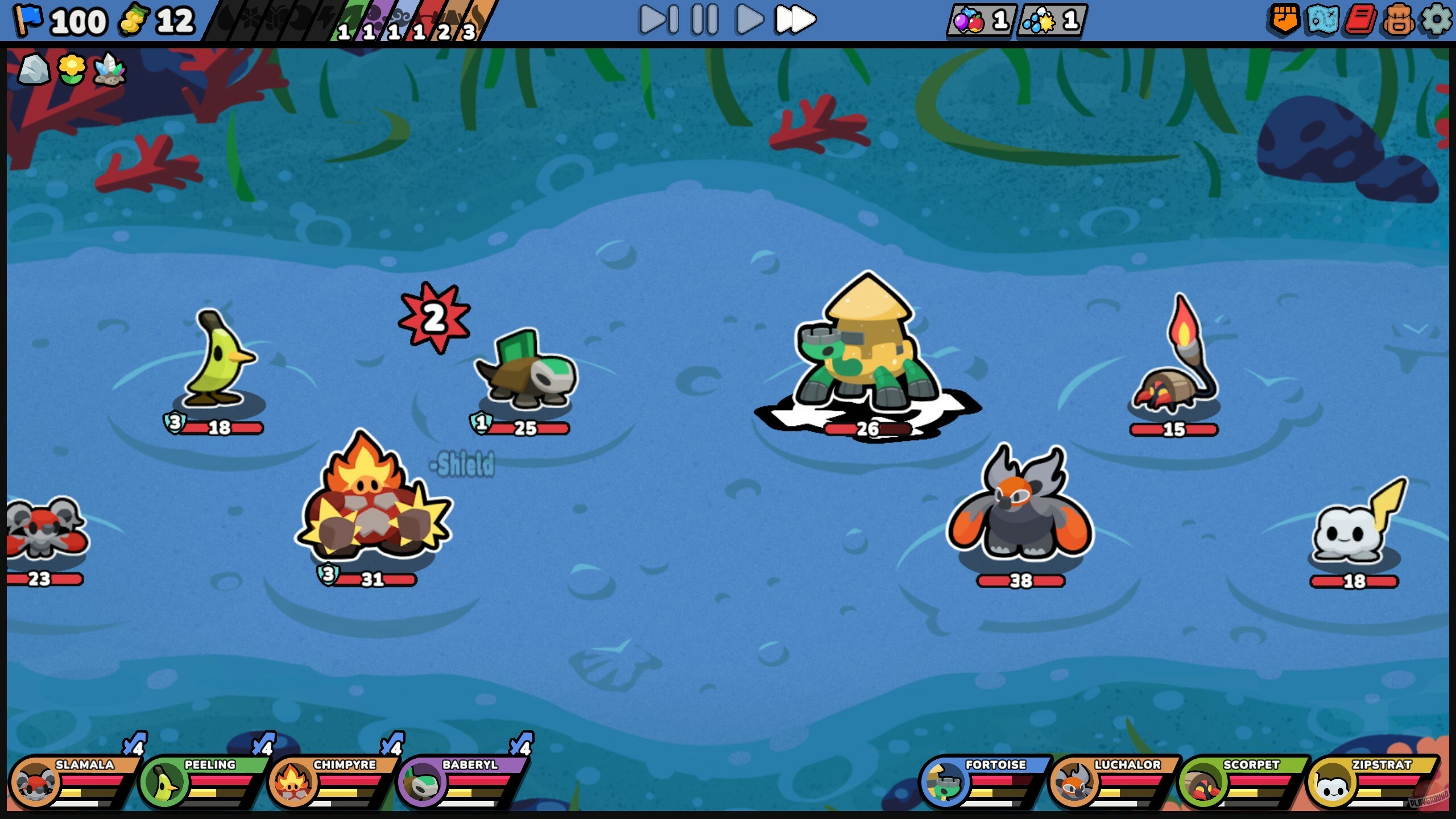Click the berry item counter showing 1
This screenshot has width=1456, height=819.
coord(981,20)
